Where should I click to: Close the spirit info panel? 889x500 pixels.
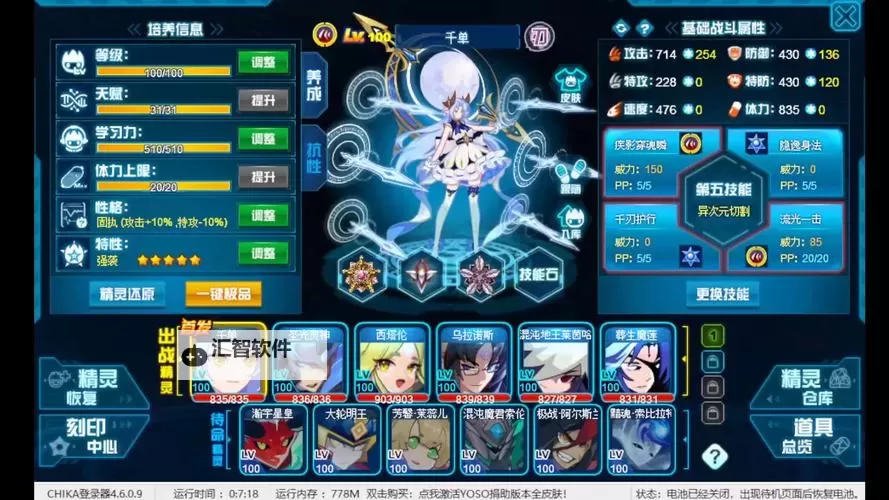coord(846,17)
